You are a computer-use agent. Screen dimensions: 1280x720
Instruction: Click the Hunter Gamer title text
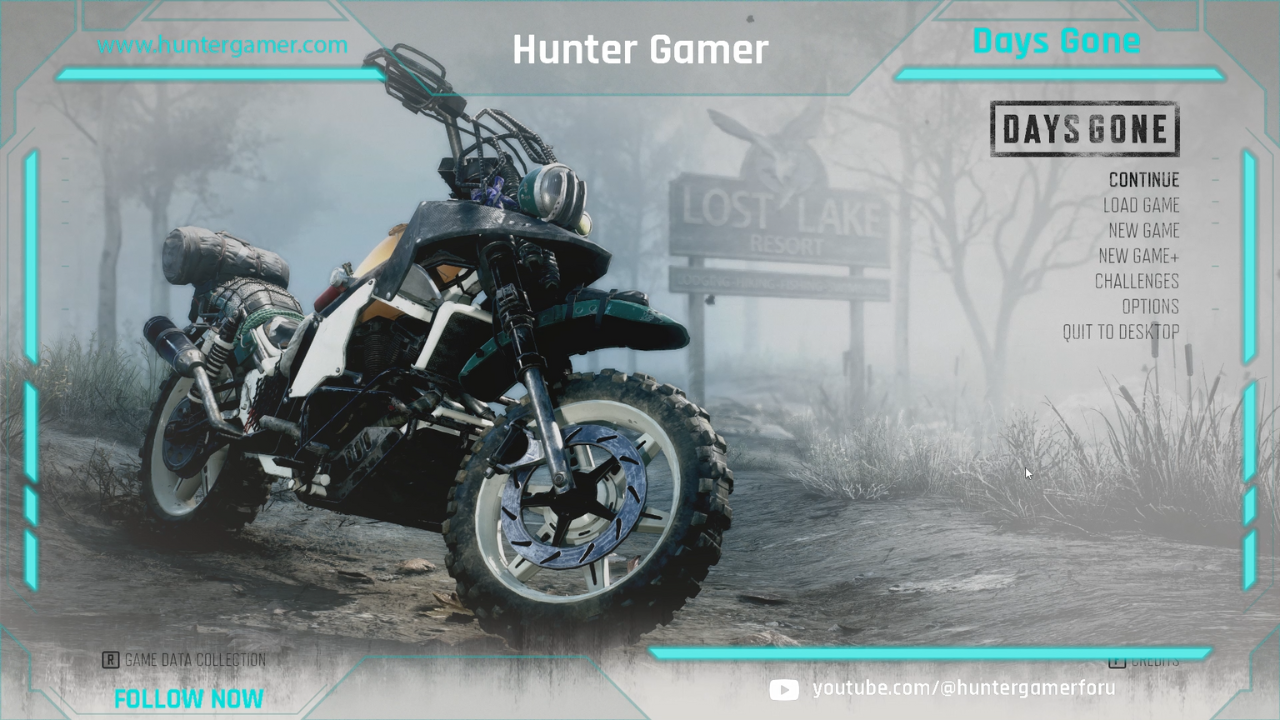[x=640, y=50]
